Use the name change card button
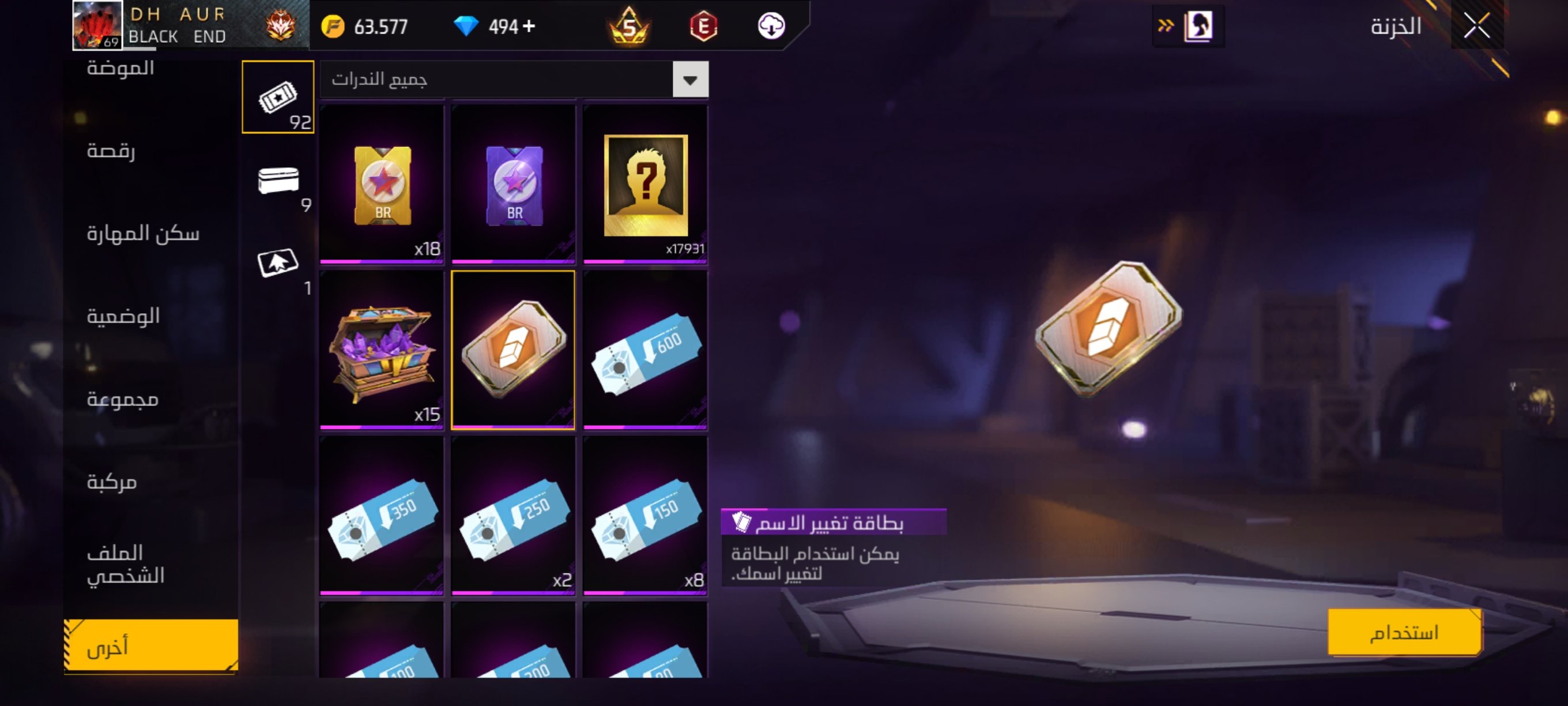Screen dimensions: 1568x706 tap(1404, 632)
